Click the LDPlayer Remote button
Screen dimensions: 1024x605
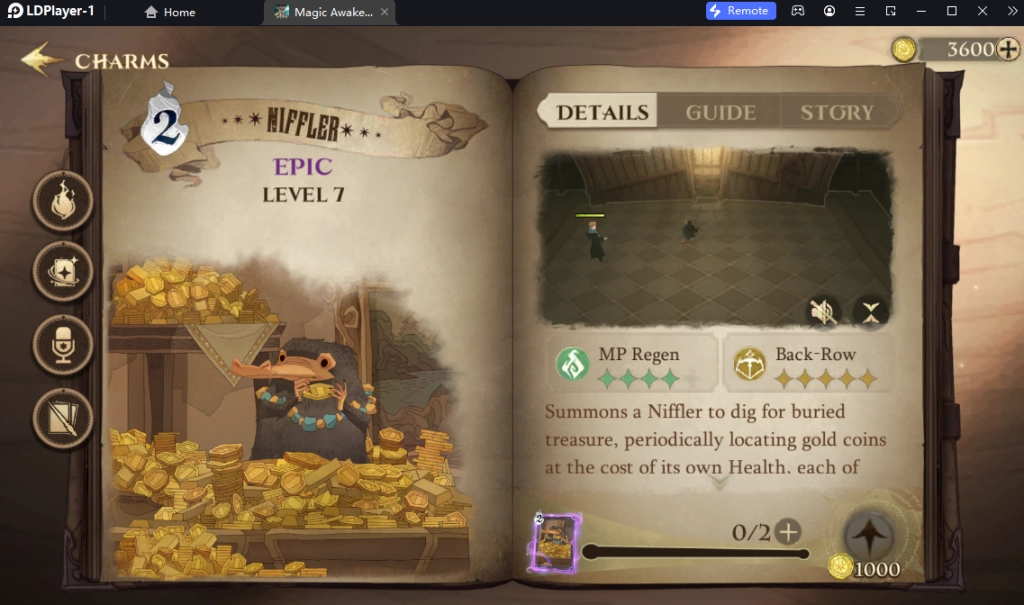click(741, 11)
